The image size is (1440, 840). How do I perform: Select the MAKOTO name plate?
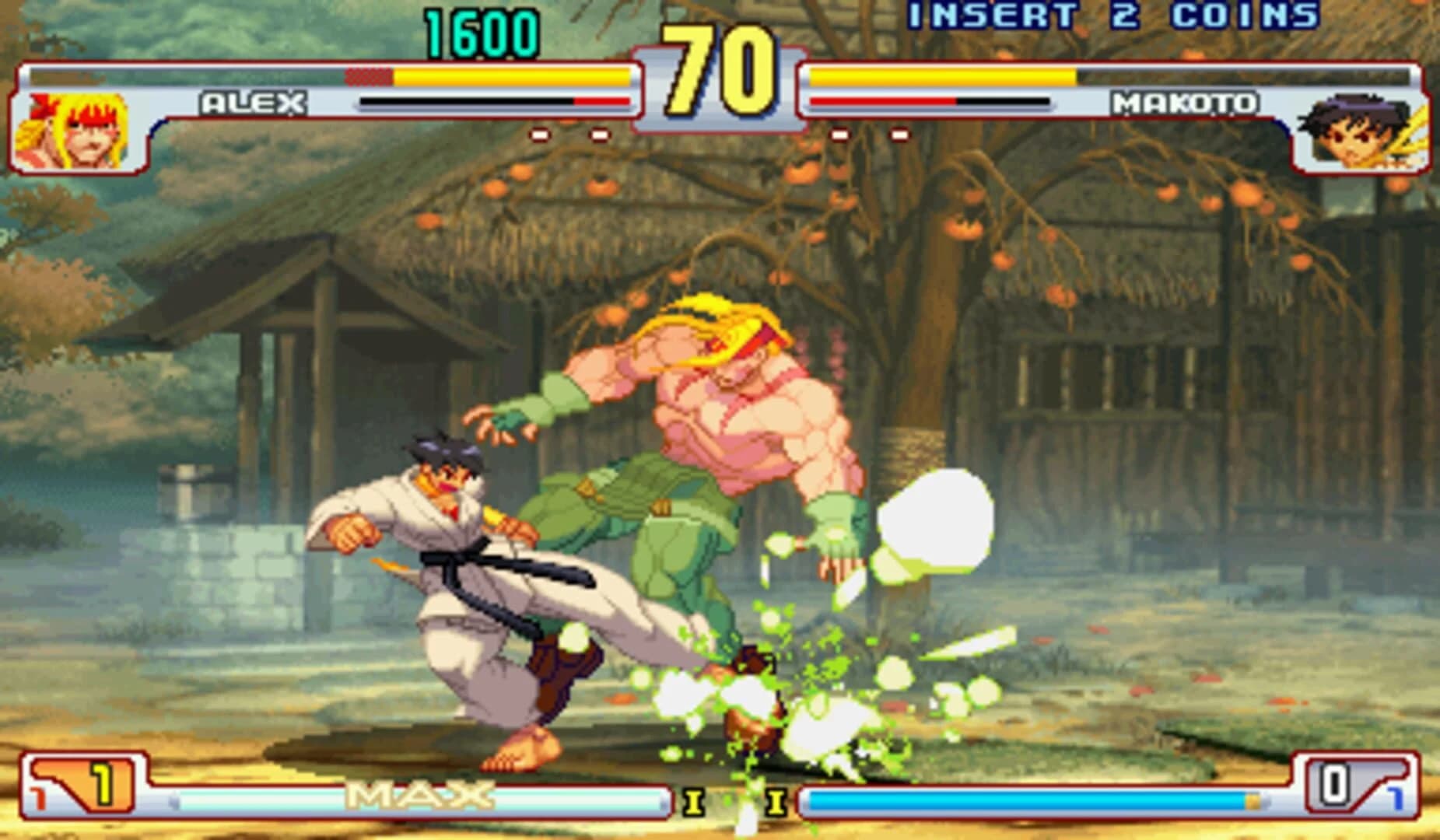[x=1183, y=101]
